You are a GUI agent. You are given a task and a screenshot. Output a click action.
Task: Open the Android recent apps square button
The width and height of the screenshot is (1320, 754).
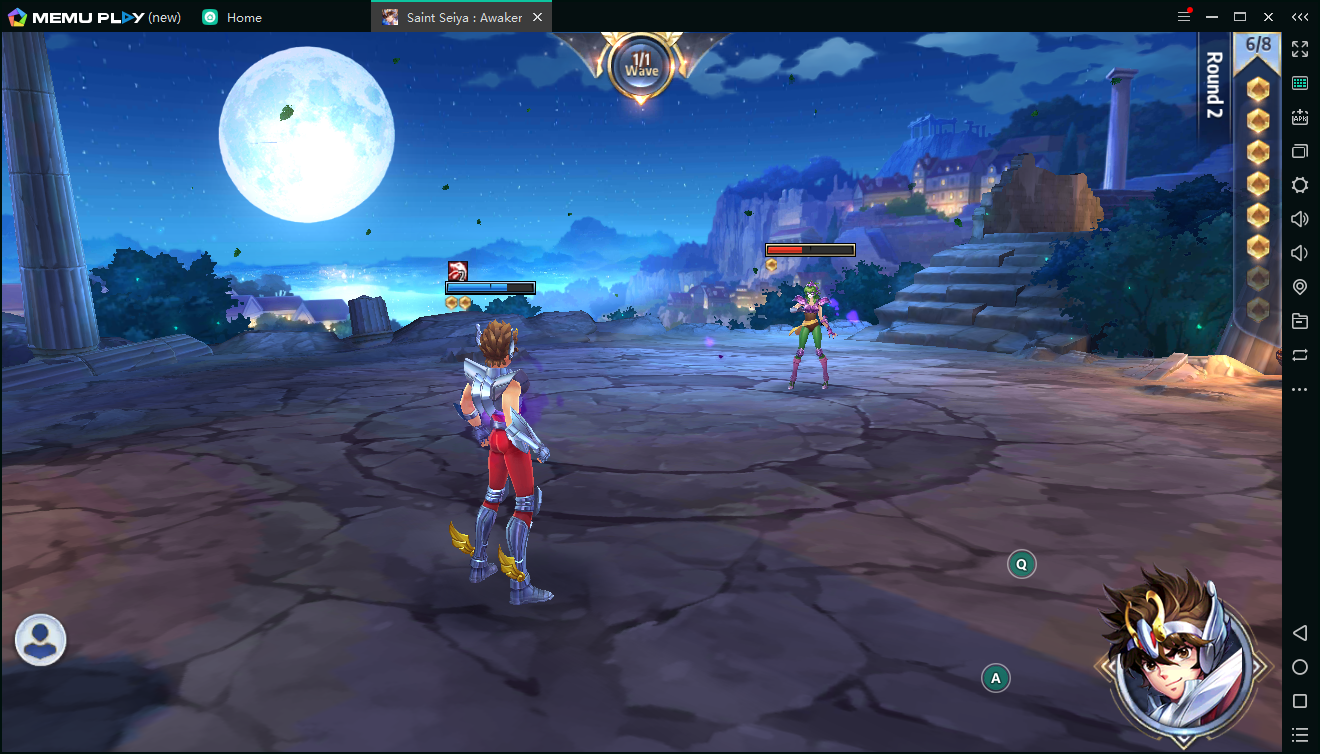pos(1300,701)
